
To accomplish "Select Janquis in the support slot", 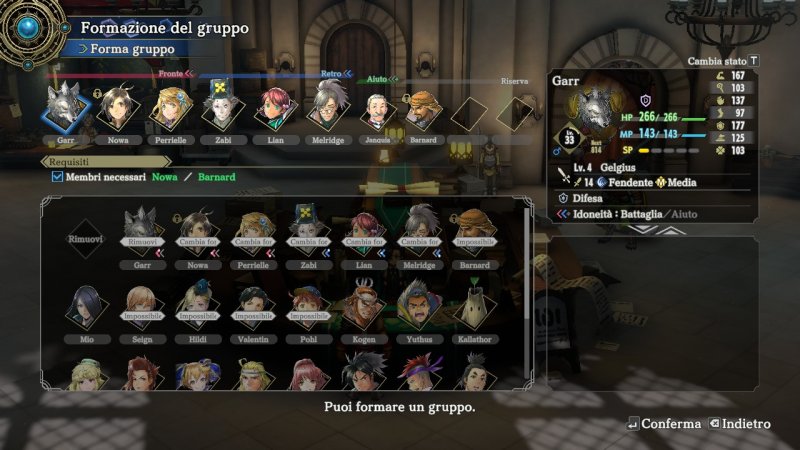I will click(375, 110).
